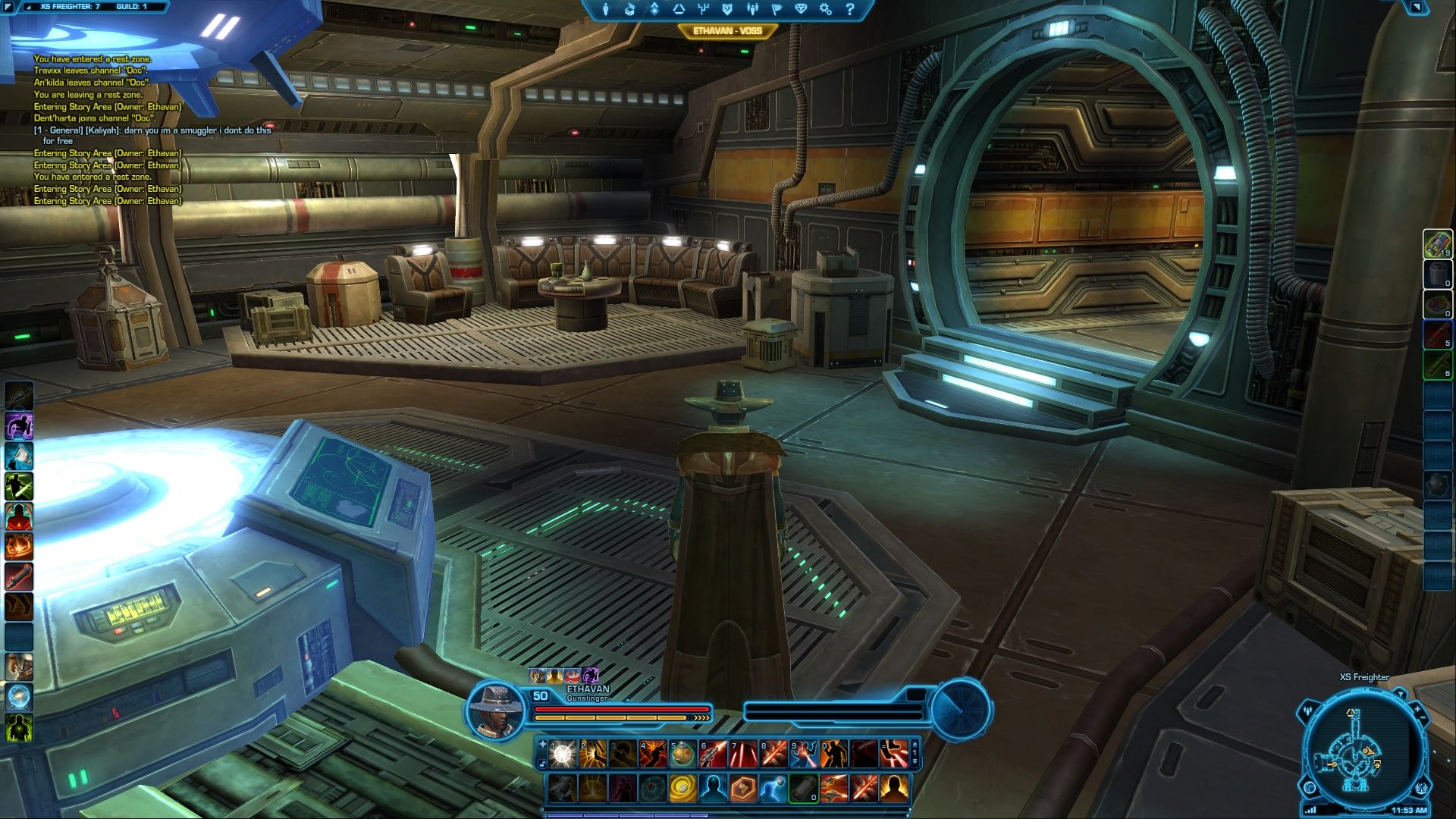Activate the blaster rifle ability in slot 6
Image resolution: width=1456 pixels, height=819 pixels.
point(713,754)
